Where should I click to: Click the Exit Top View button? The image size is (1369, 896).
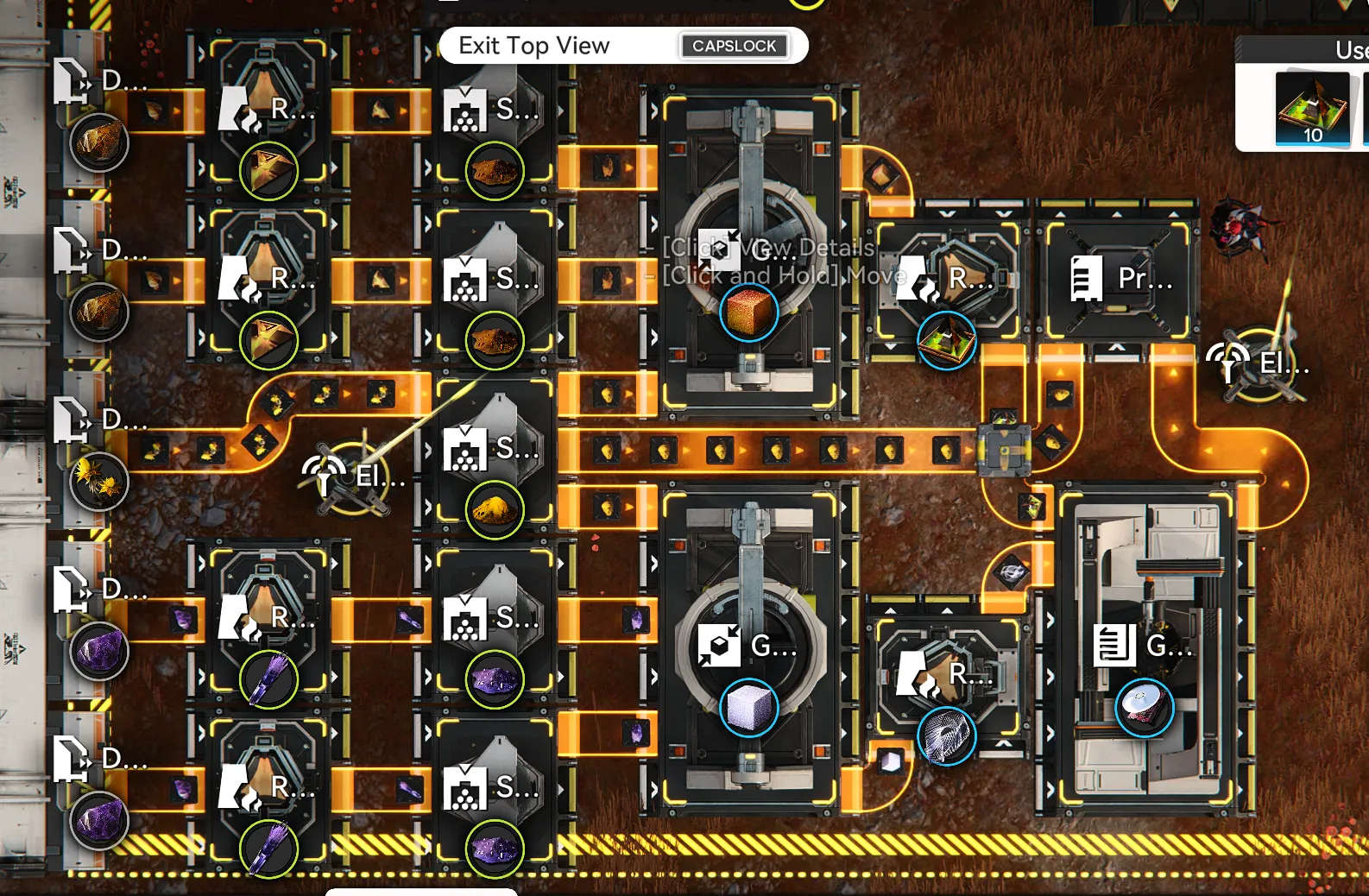point(534,45)
